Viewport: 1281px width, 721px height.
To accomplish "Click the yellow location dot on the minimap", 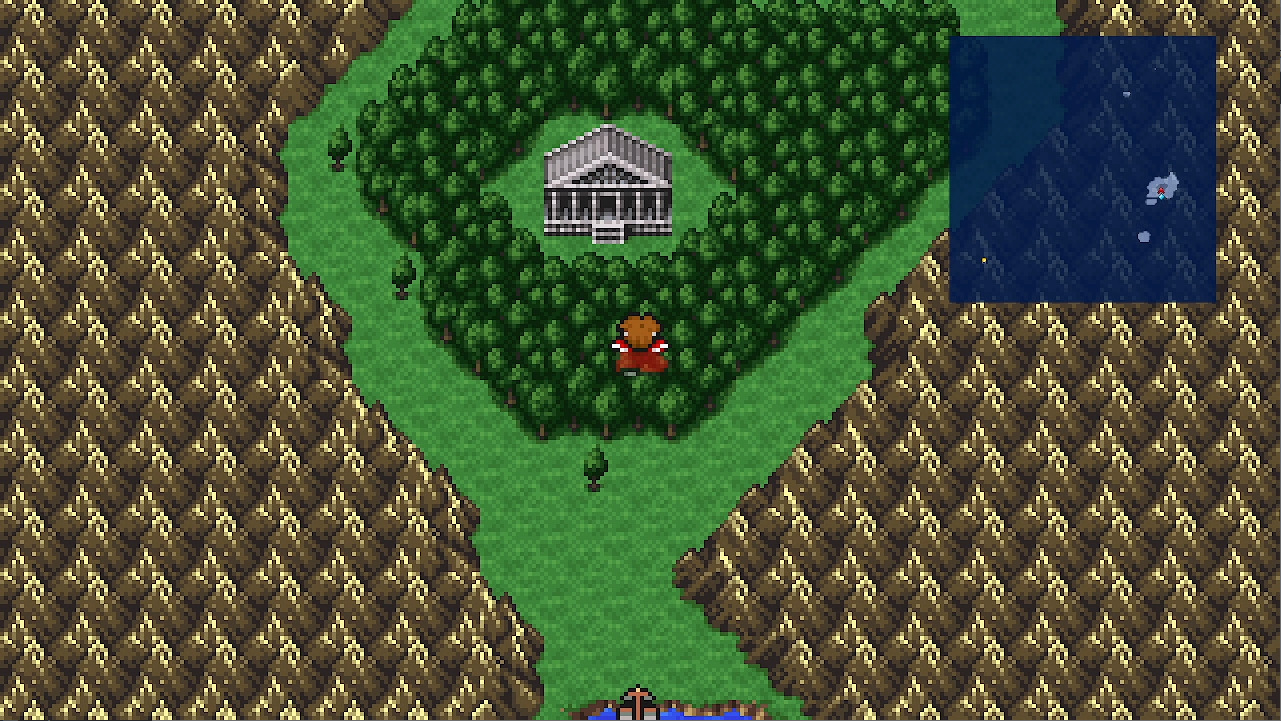I will click(985, 260).
